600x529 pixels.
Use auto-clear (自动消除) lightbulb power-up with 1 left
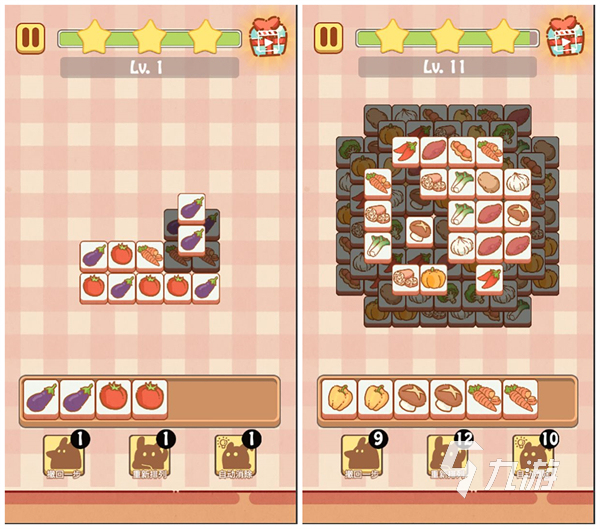pyautogui.click(x=236, y=456)
